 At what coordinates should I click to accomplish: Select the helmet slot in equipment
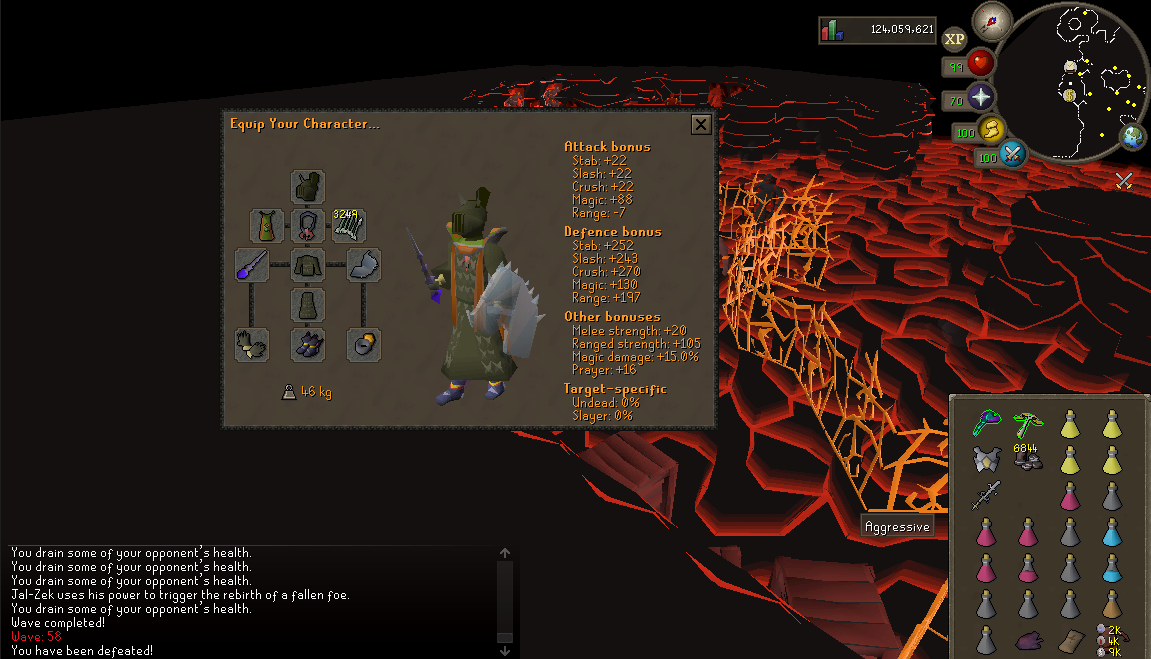pos(308,187)
